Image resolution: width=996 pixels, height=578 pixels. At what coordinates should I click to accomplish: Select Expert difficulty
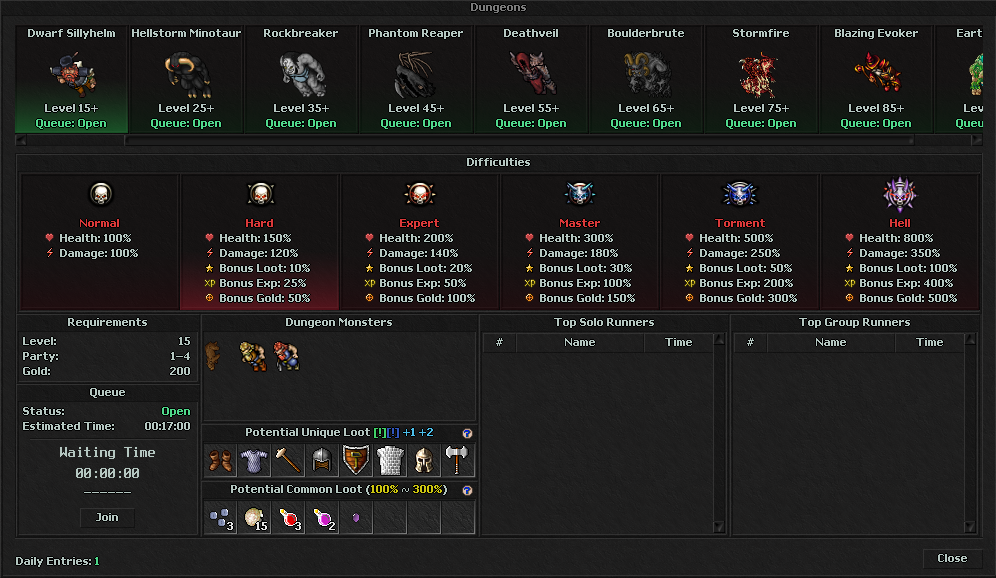(419, 240)
